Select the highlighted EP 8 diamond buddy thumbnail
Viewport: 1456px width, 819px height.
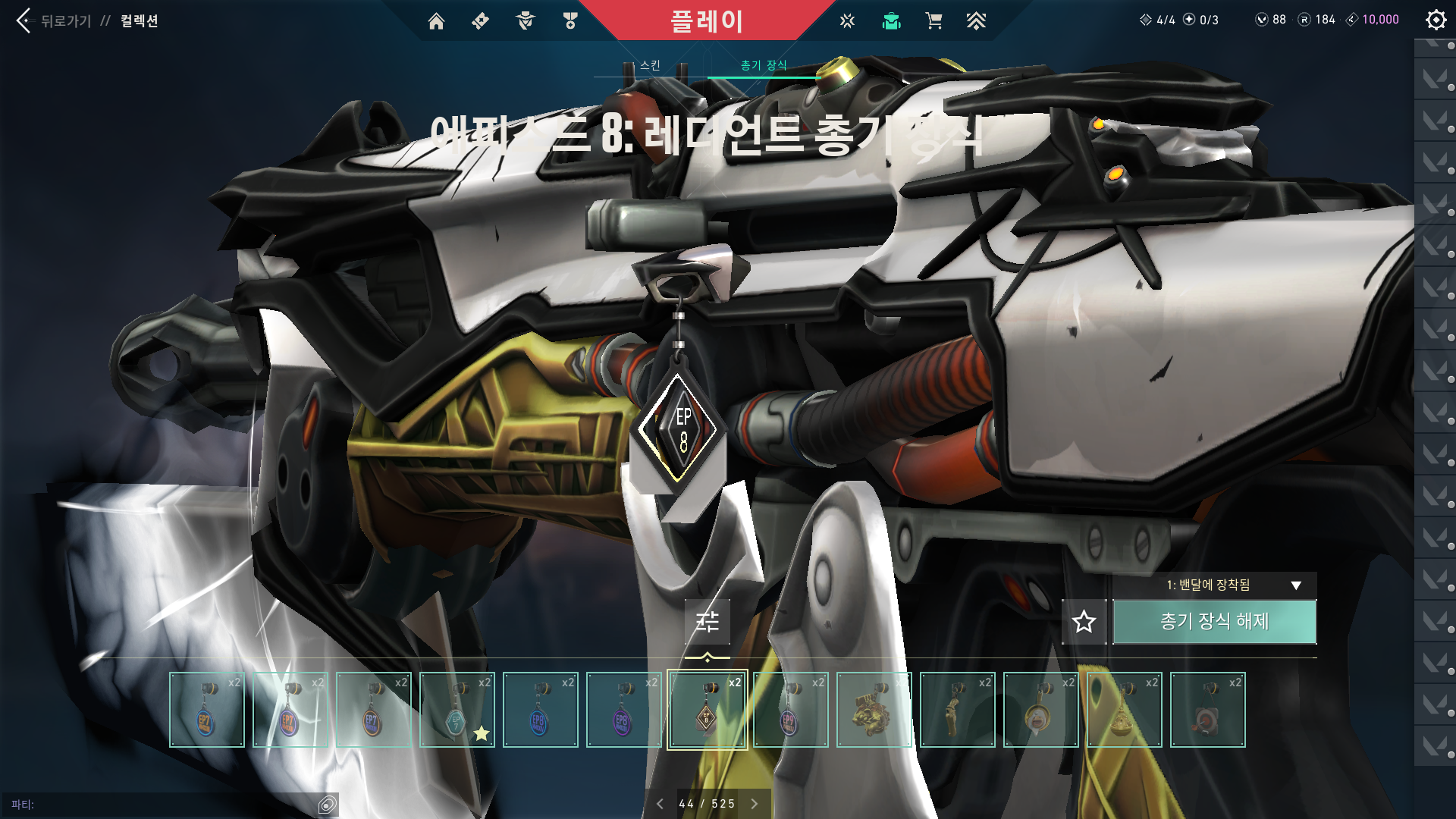[x=707, y=710]
